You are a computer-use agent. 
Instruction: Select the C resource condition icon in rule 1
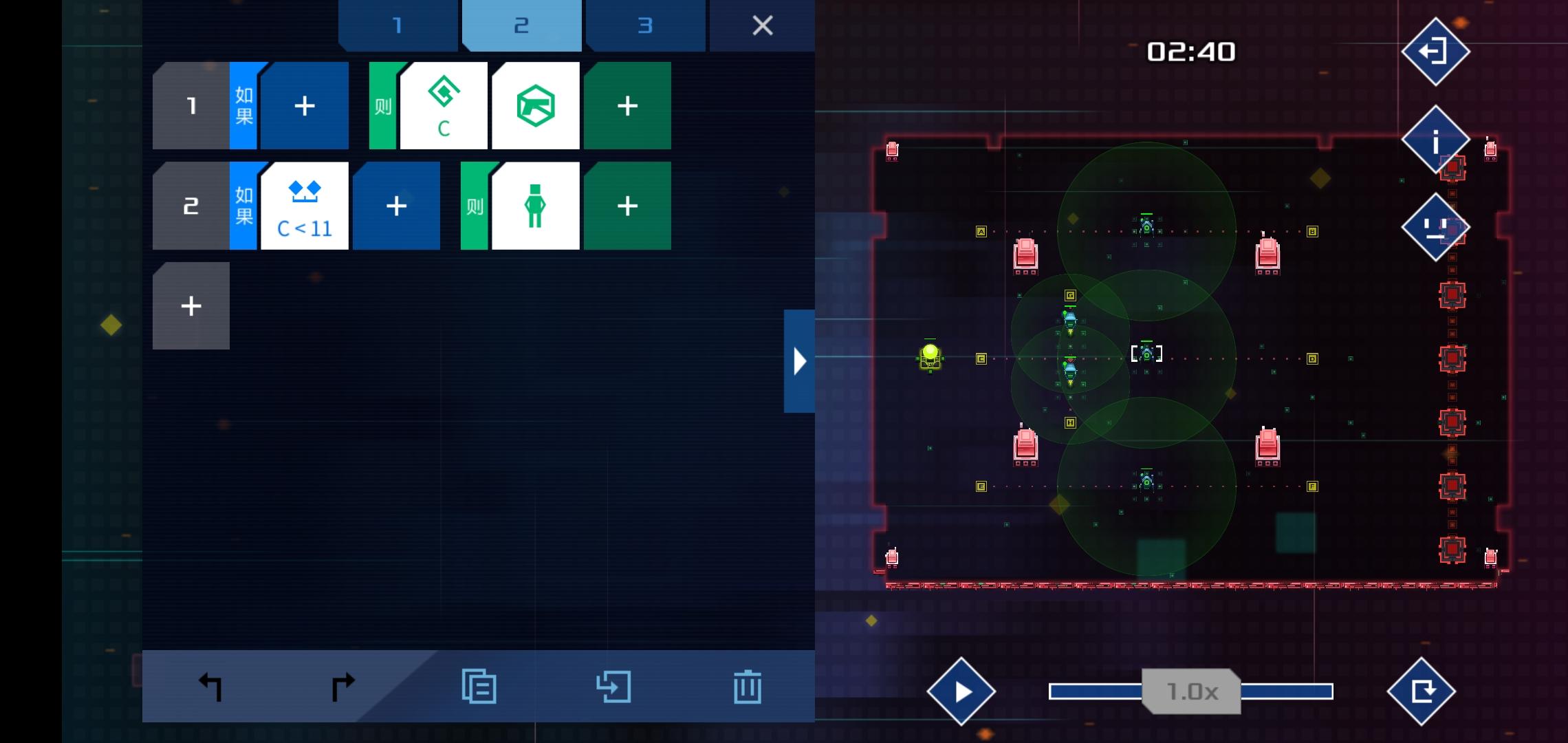click(x=444, y=105)
